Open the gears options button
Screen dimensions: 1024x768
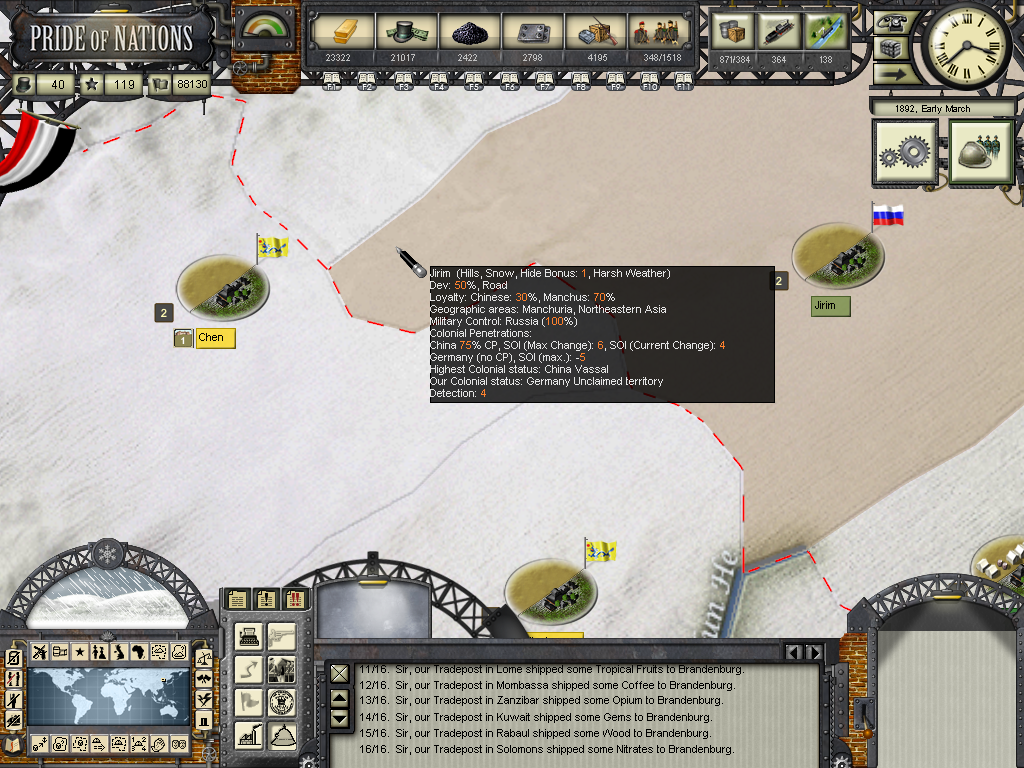point(905,153)
